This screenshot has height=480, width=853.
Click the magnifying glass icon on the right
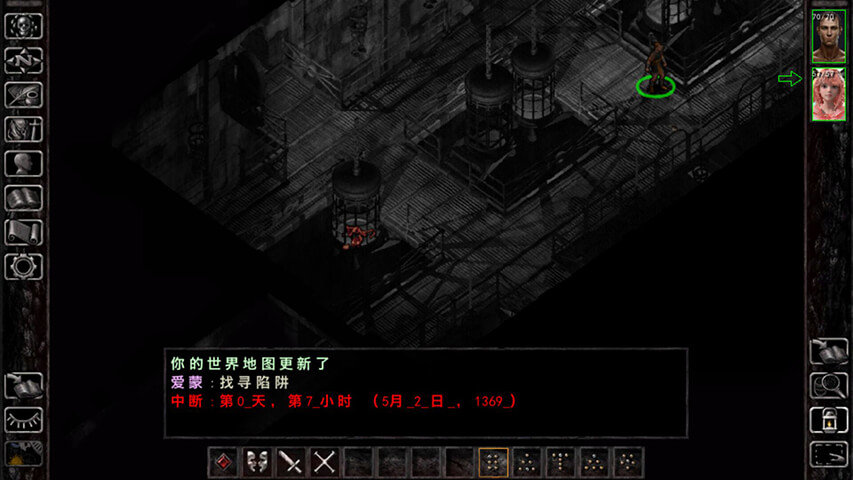tap(828, 385)
